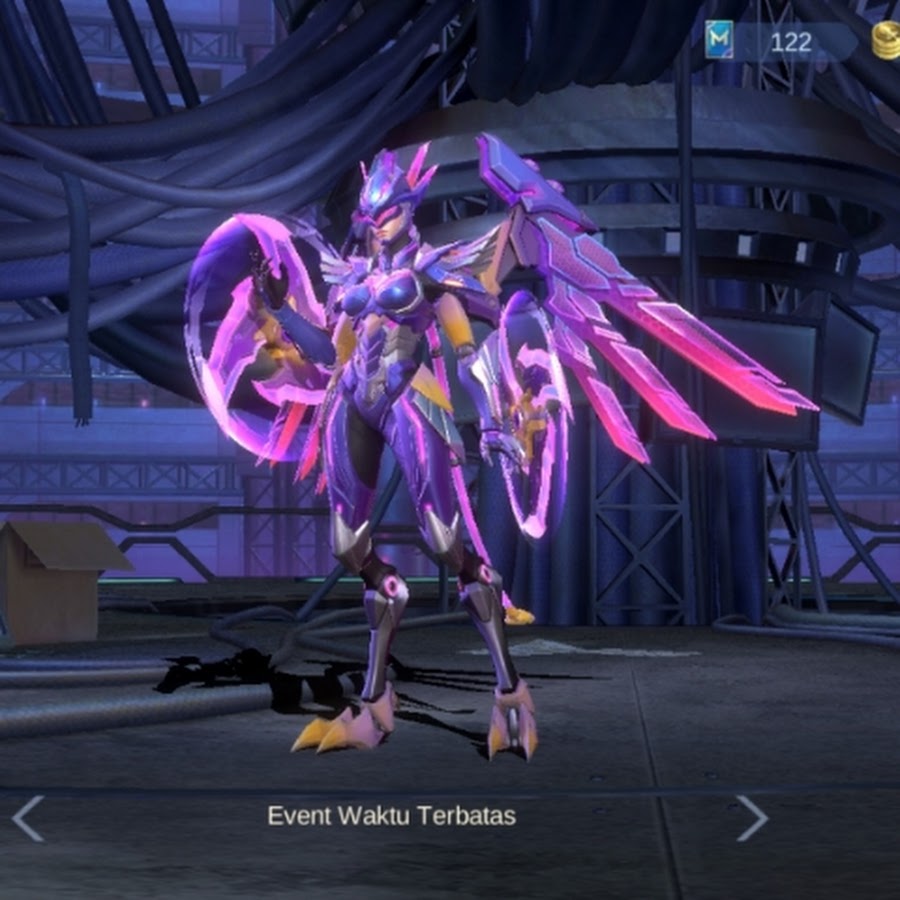
Task: Show the previous skin with left arrow
Action: point(27,817)
